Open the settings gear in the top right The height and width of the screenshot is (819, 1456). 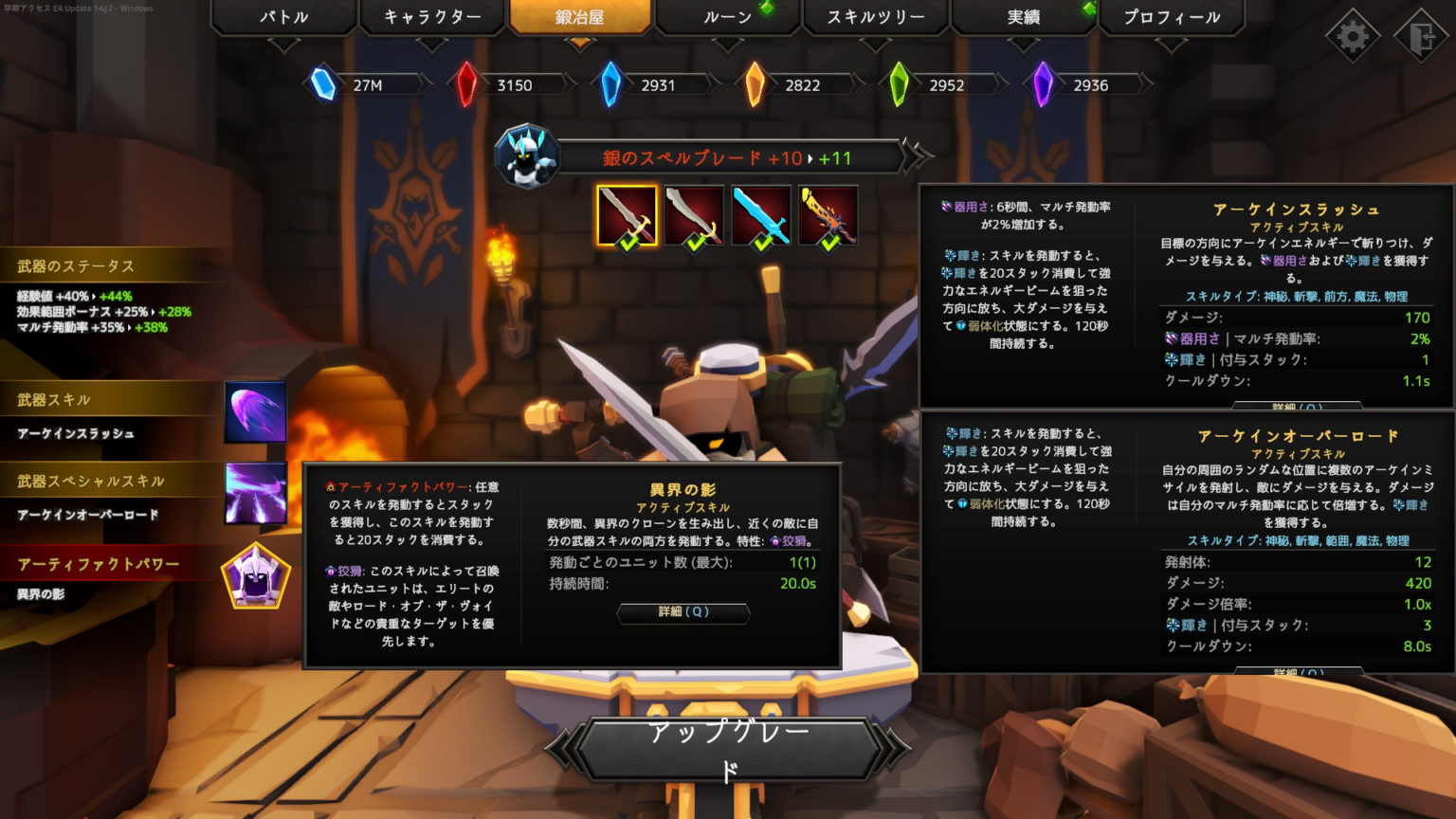[x=1353, y=35]
